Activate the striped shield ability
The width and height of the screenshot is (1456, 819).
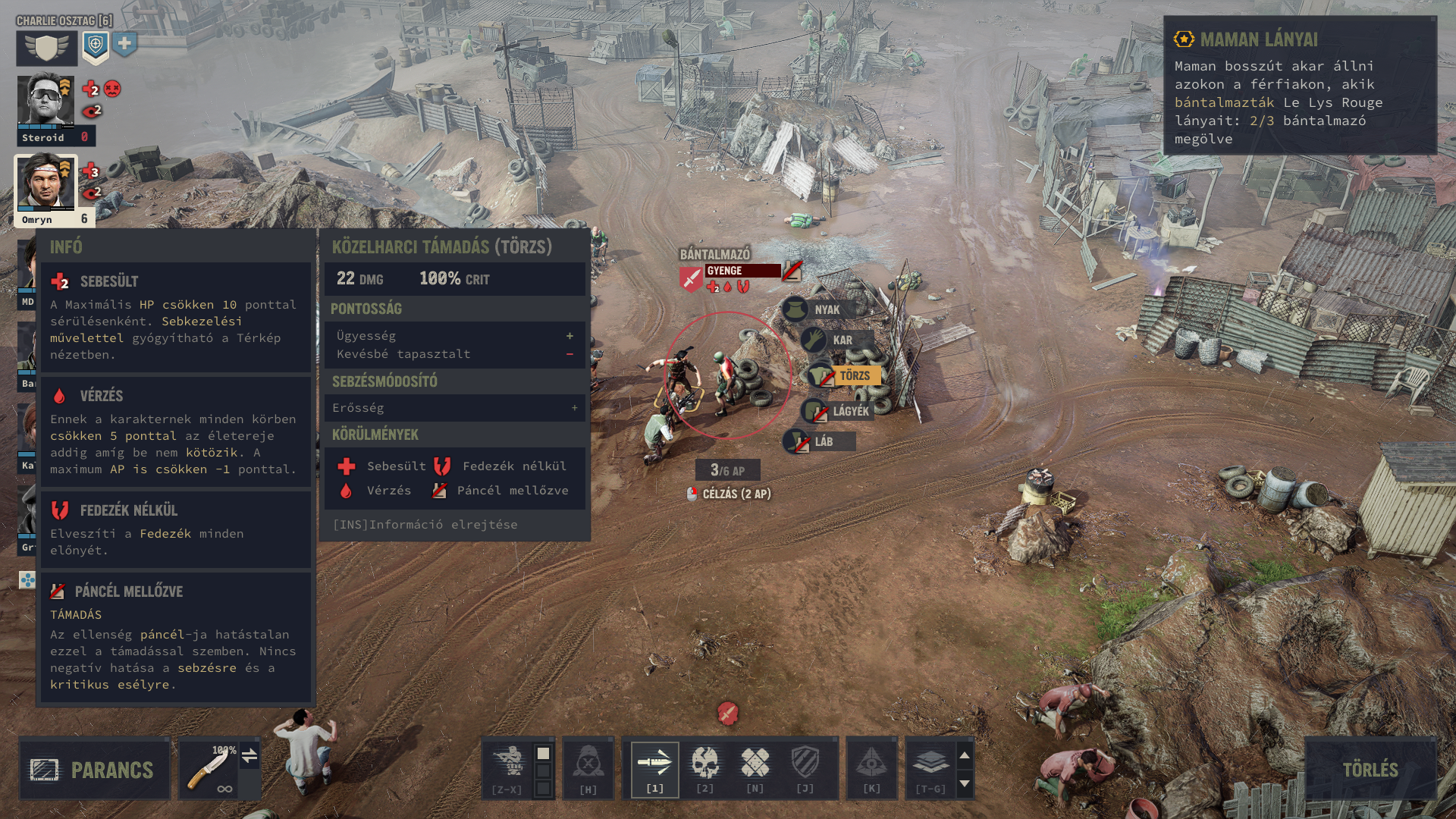coord(805,767)
